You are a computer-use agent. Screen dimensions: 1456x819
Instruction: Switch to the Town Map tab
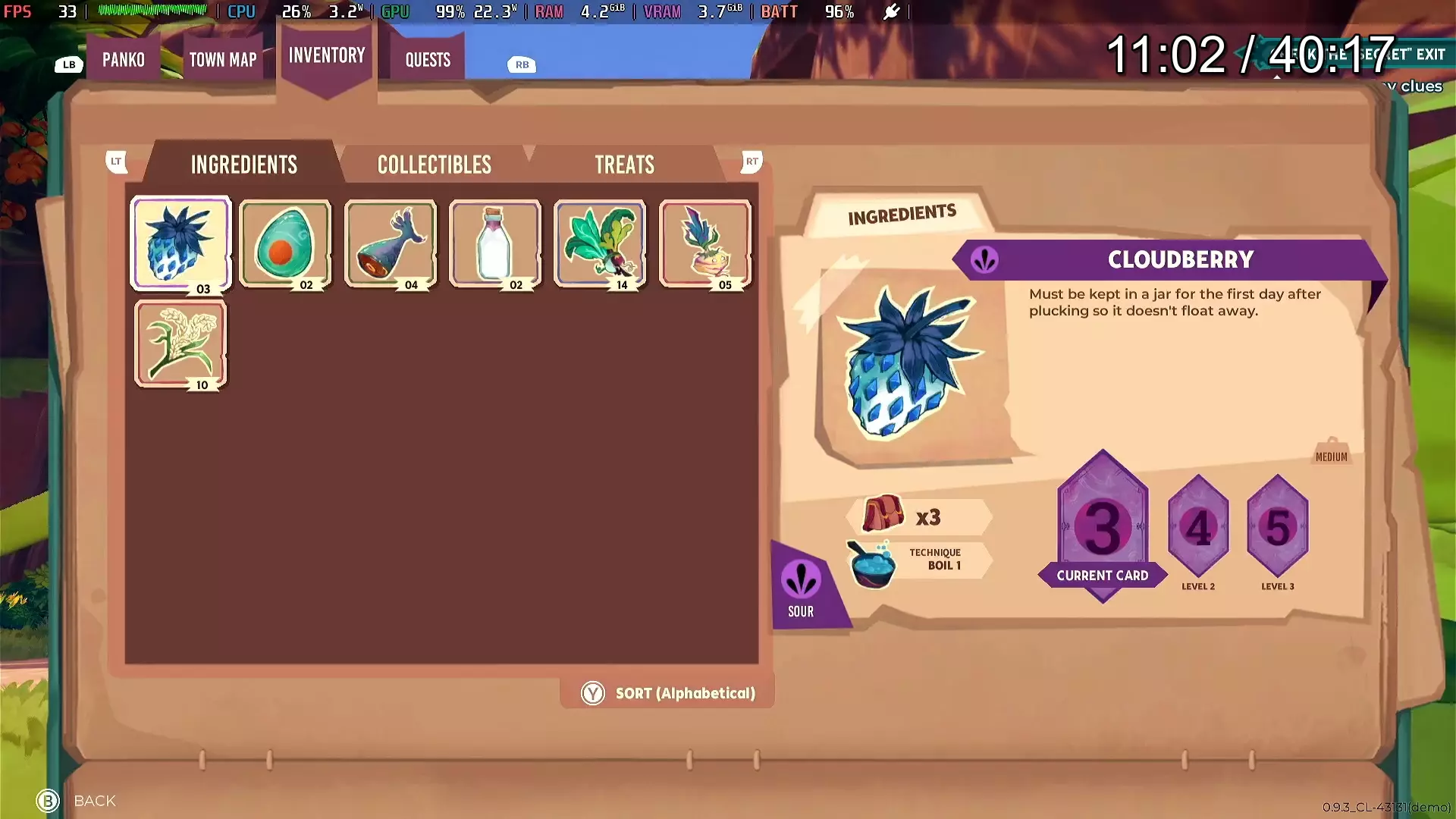pos(223,59)
